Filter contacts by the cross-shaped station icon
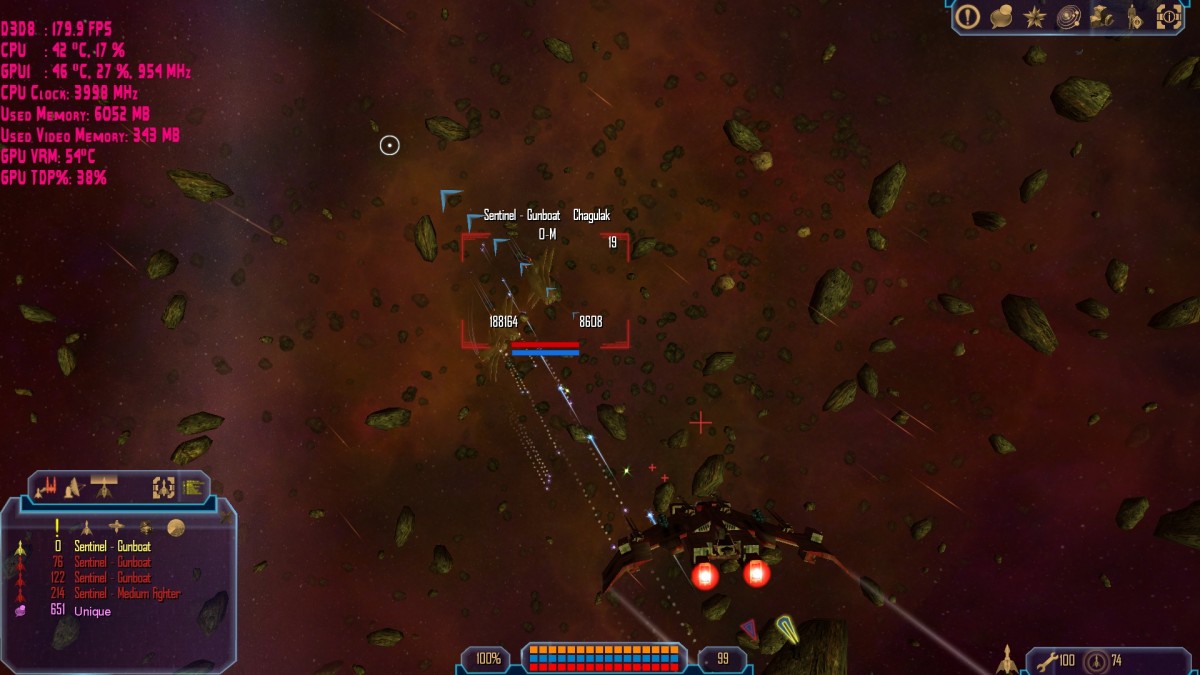Screen dimensions: 1200x675 [x=117, y=527]
